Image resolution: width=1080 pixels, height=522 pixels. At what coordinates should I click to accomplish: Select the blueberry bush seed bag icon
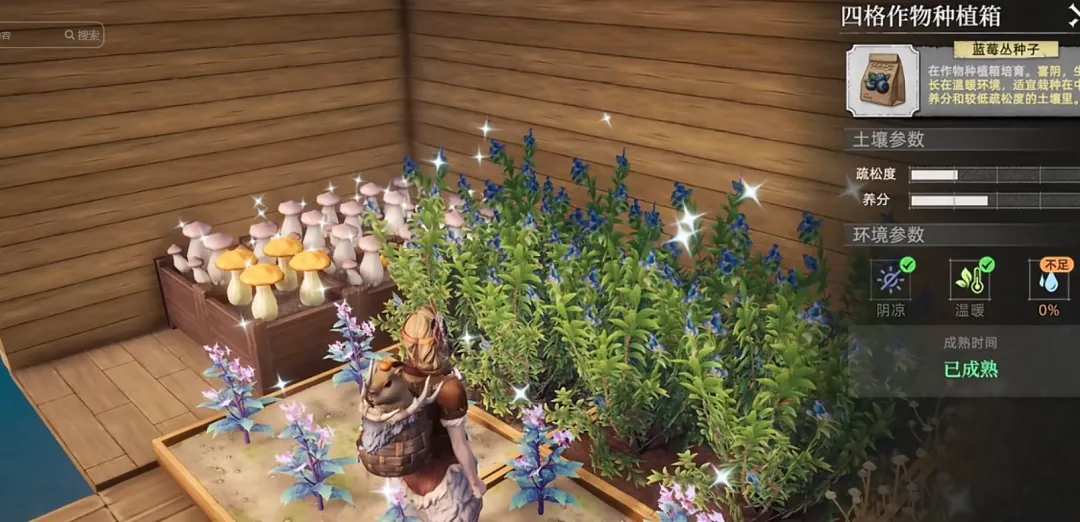(882, 80)
